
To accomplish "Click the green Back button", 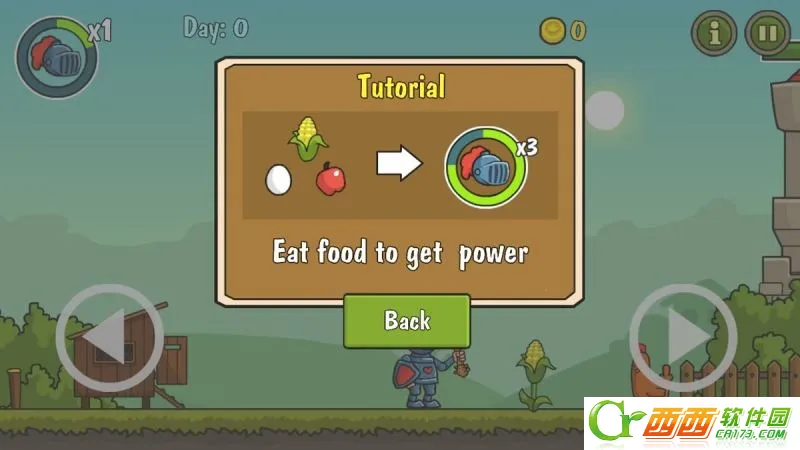I will [406, 321].
